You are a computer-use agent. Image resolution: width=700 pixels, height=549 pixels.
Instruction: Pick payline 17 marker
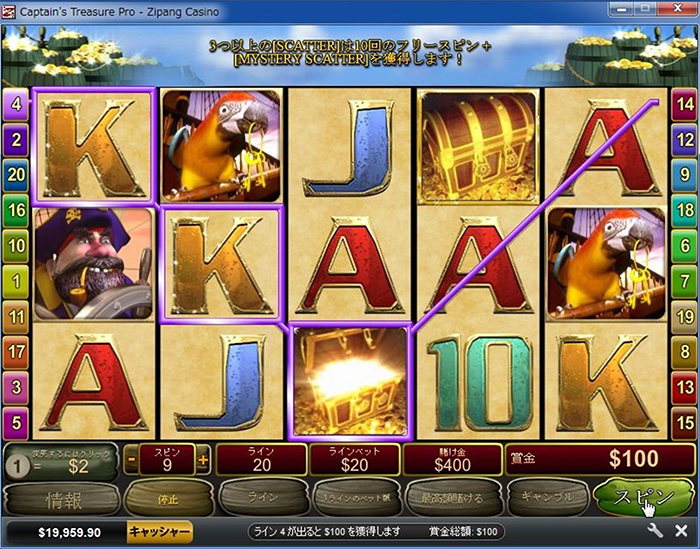pos(15,350)
